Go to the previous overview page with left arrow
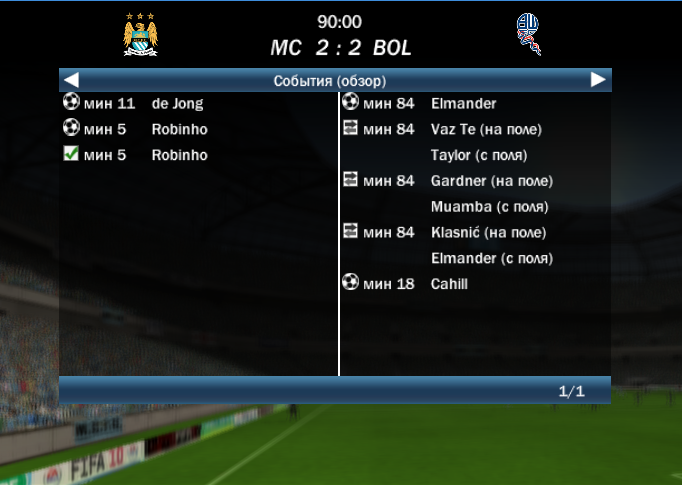 (71, 80)
